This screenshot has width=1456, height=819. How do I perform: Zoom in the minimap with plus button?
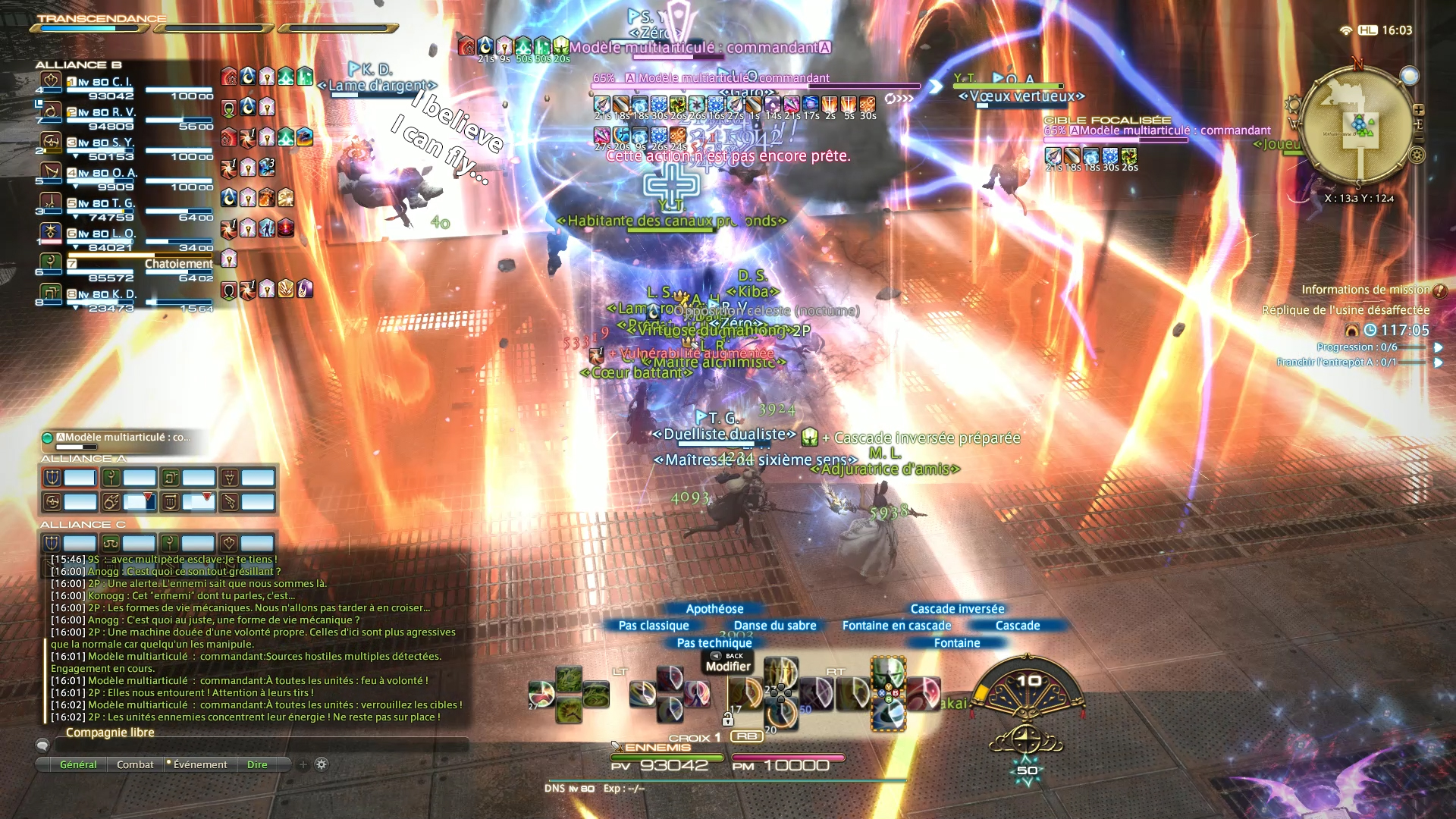click(1418, 110)
